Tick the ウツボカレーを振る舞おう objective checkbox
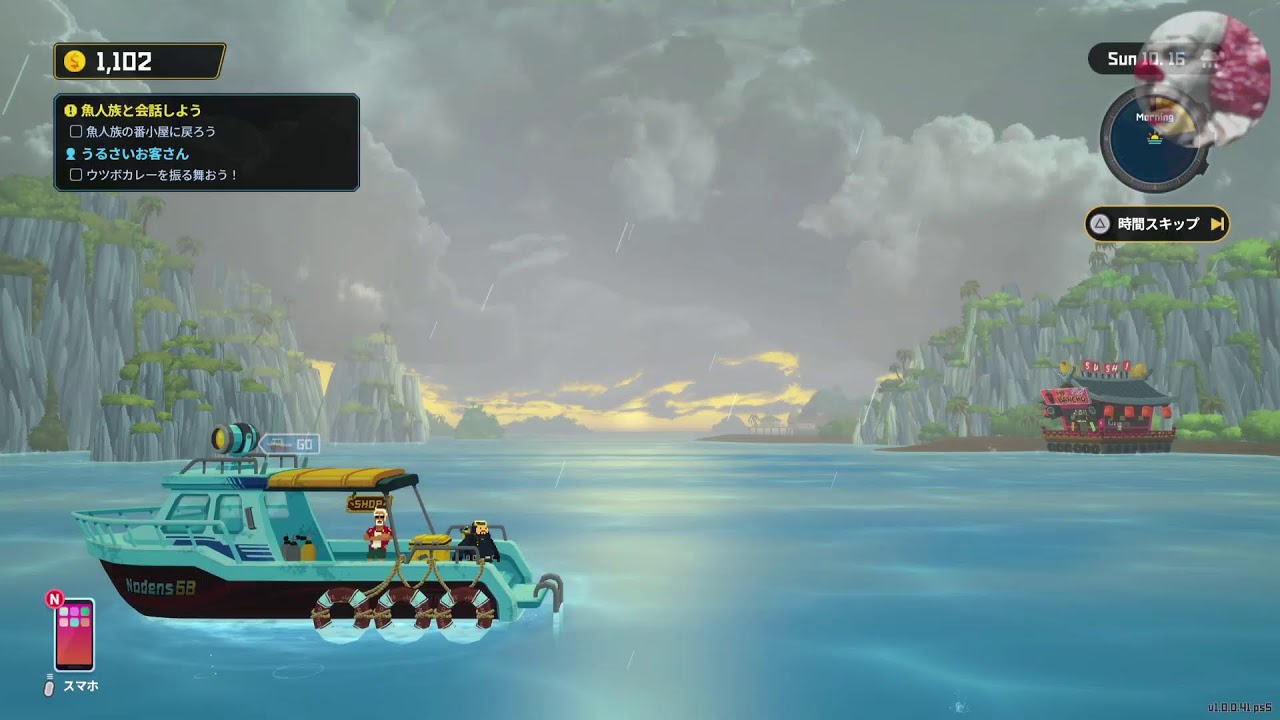This screenshot has height=720, width=1280. coord(76,175)
